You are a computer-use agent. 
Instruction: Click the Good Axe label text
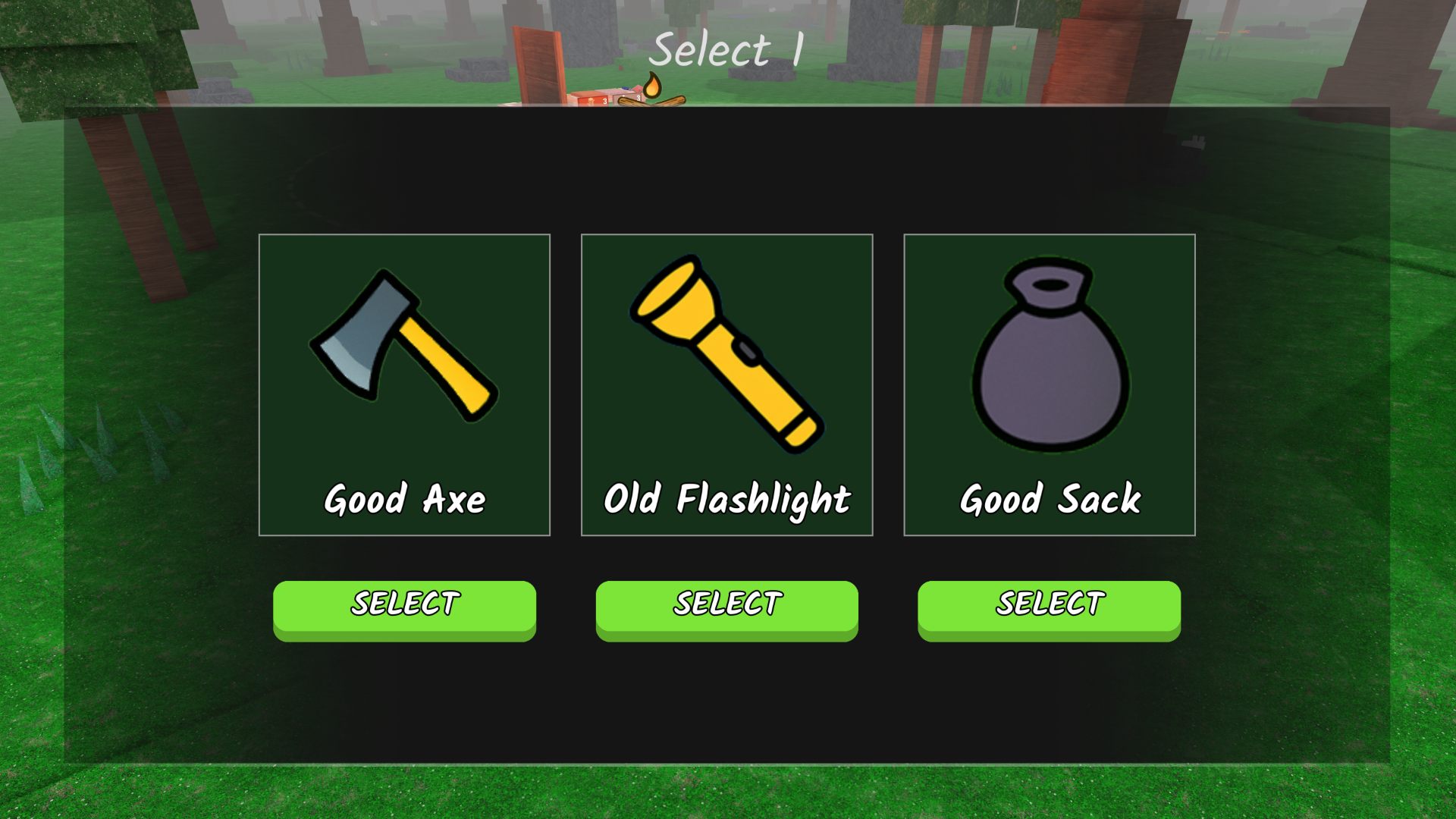tap(404, 499)
